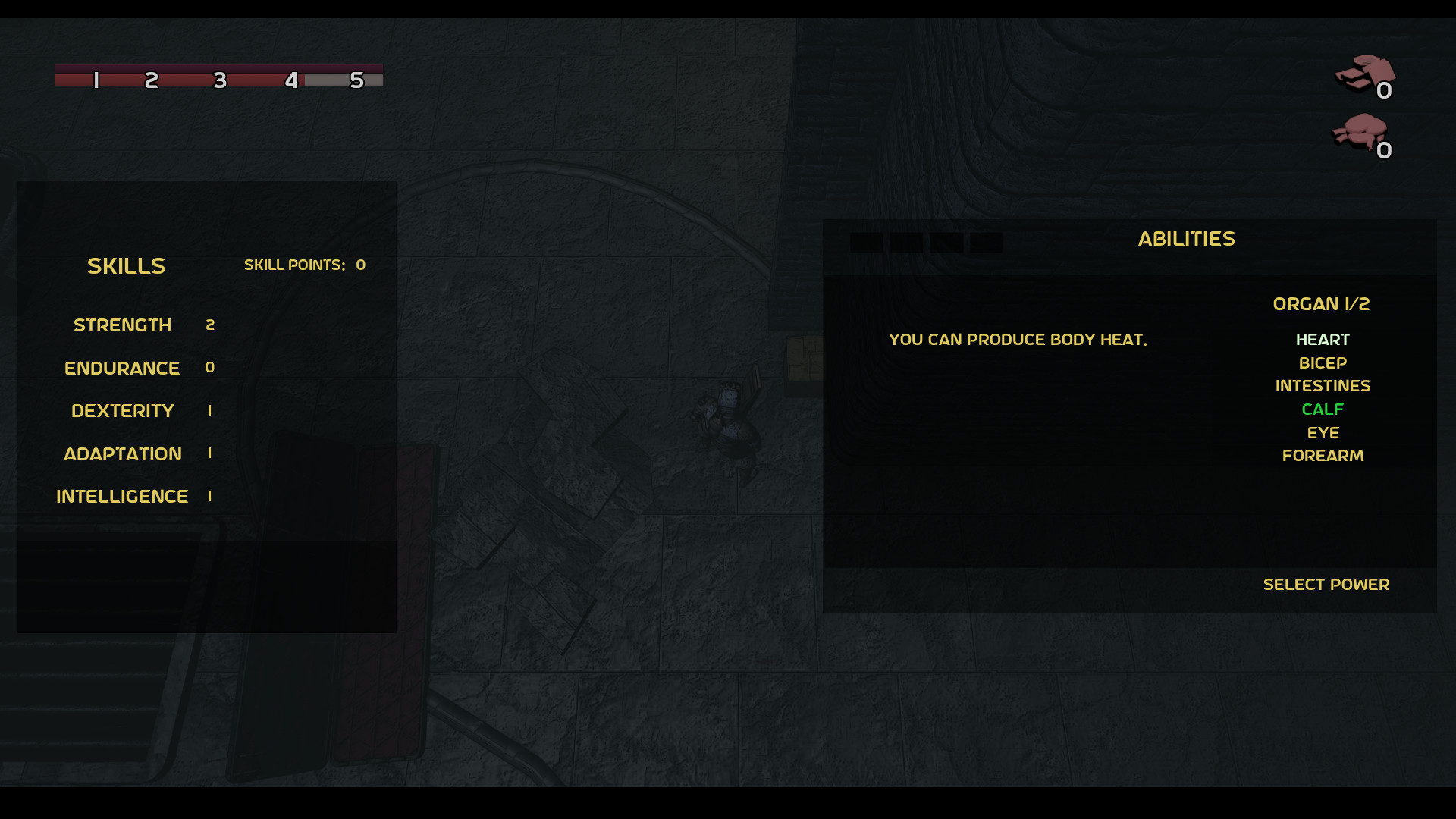Click the STRENGTH stat value
The height and width of the screenshot is (819, 1456).
click(211, 325)
